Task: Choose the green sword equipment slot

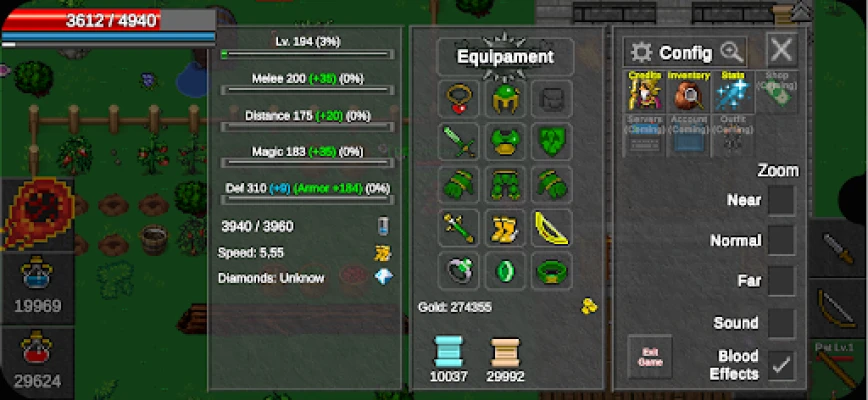Action: (458, 142)
